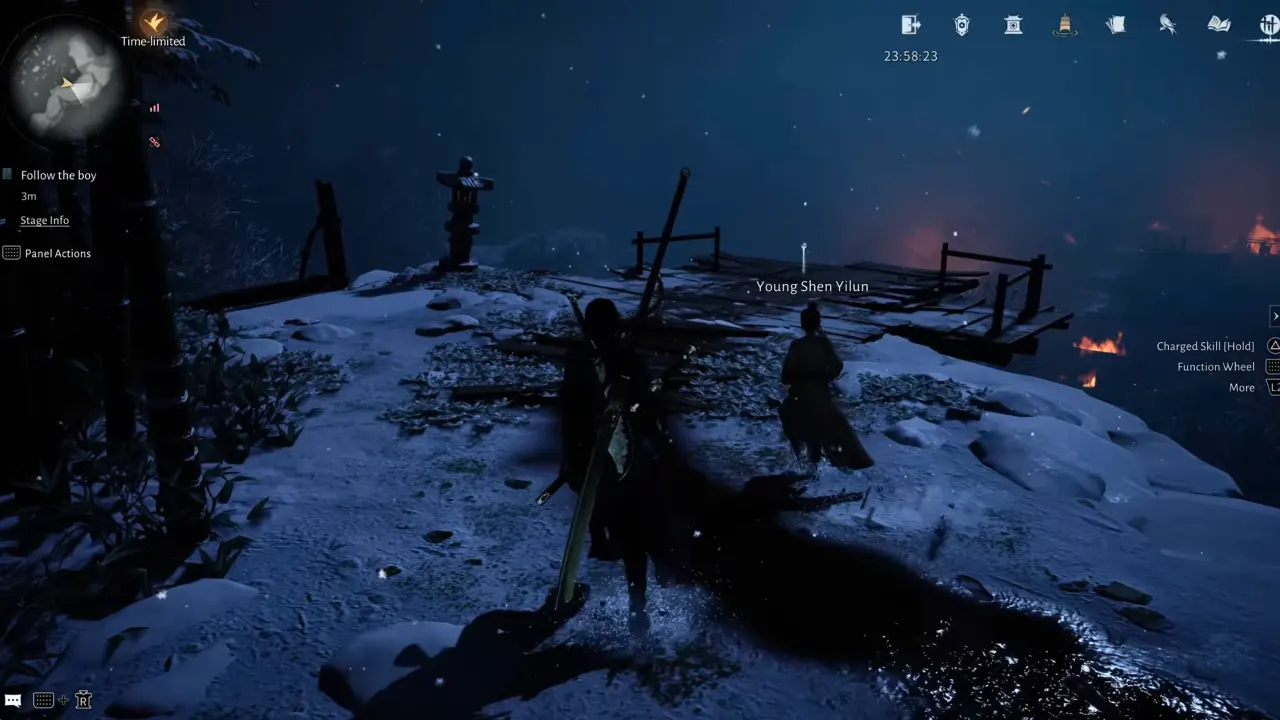
Task: Open the stacked documents icon
Action: click(x=1116, y=25)
